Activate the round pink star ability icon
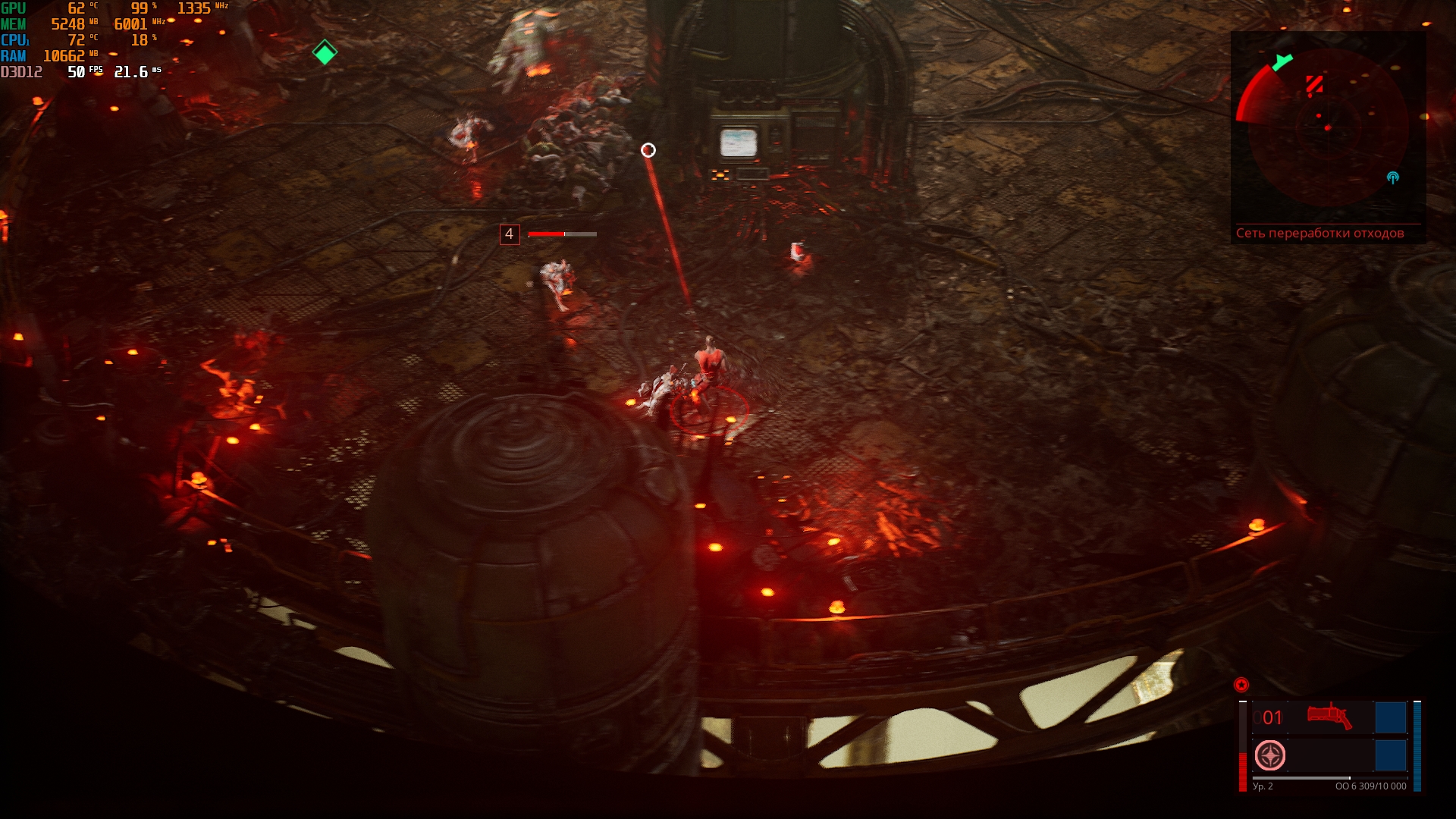Screen dimensions: 1456x819 [1270, 755]
